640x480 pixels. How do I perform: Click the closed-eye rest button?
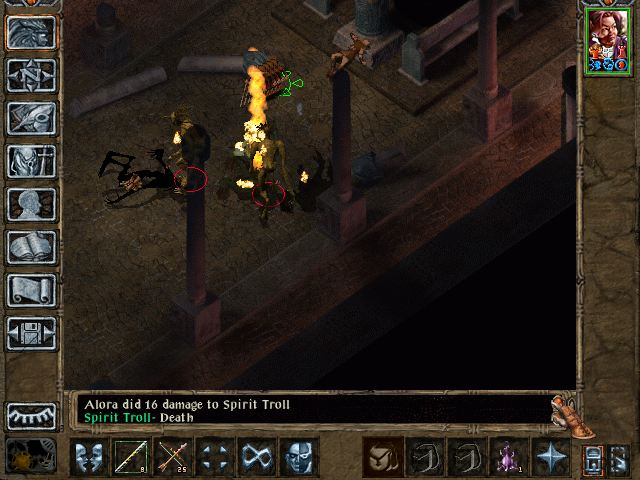pyautogui.click(x=31, y=415)
